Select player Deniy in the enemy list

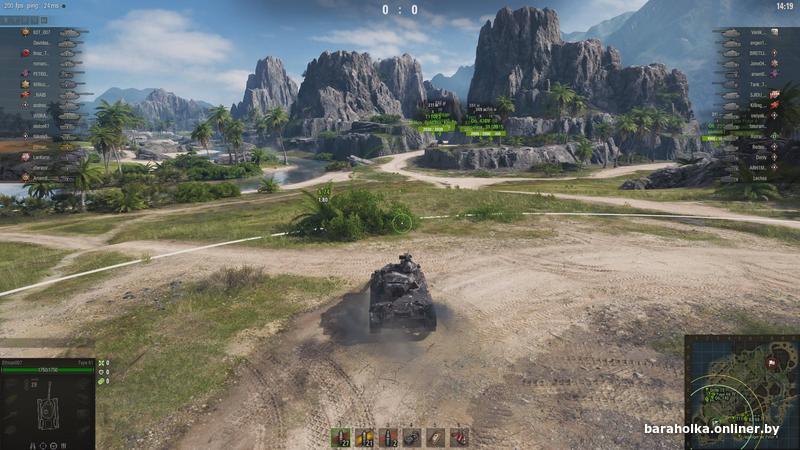[760, 157]
